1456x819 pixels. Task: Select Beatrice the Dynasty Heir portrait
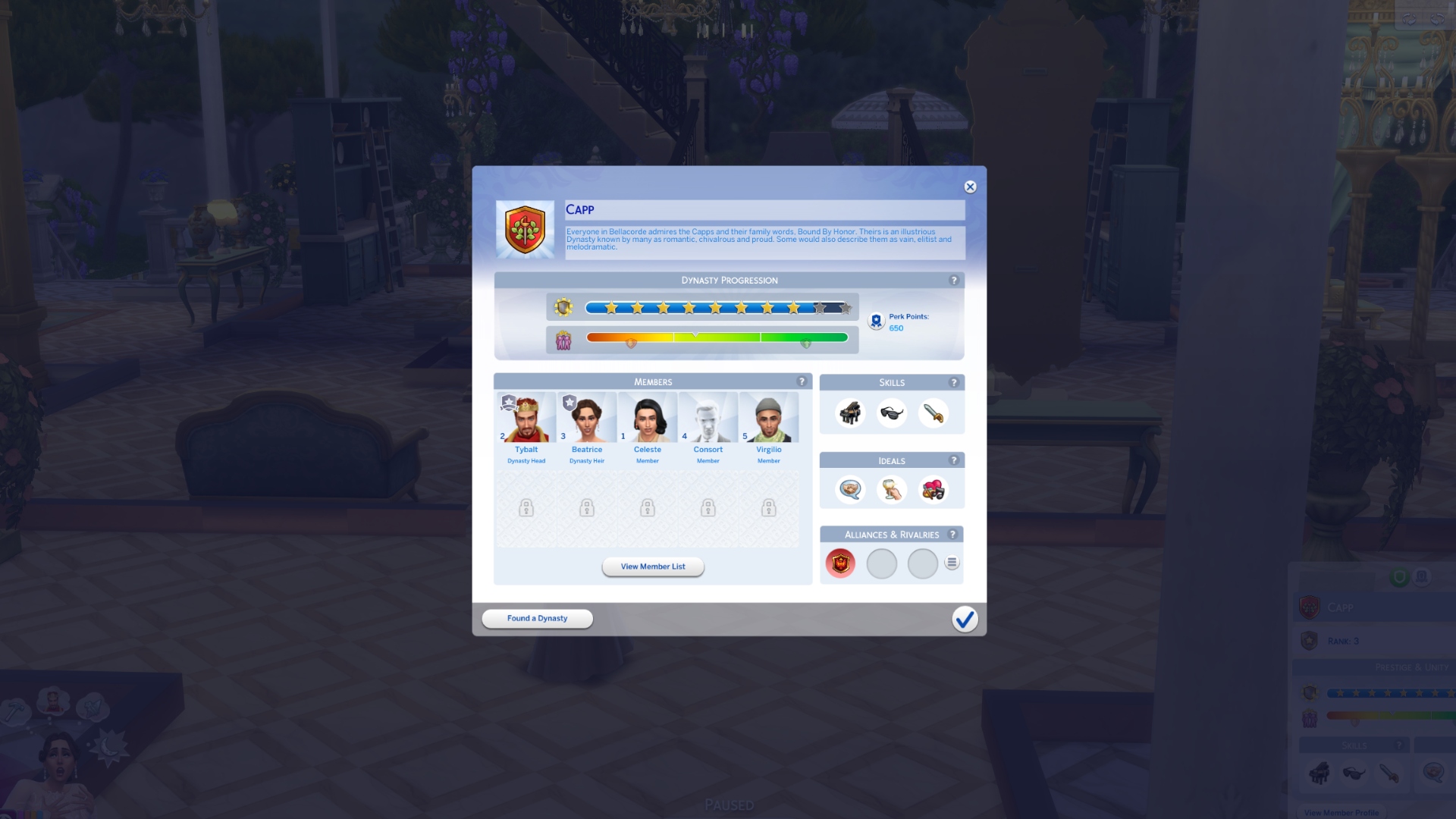(x=587, y=418)
